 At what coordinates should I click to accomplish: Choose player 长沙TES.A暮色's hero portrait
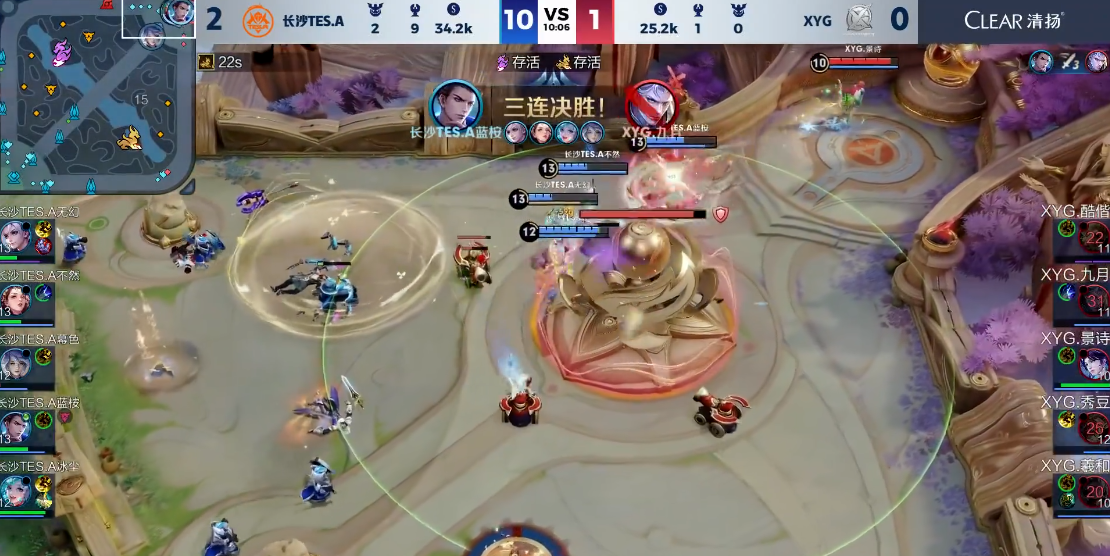(15, 362)
